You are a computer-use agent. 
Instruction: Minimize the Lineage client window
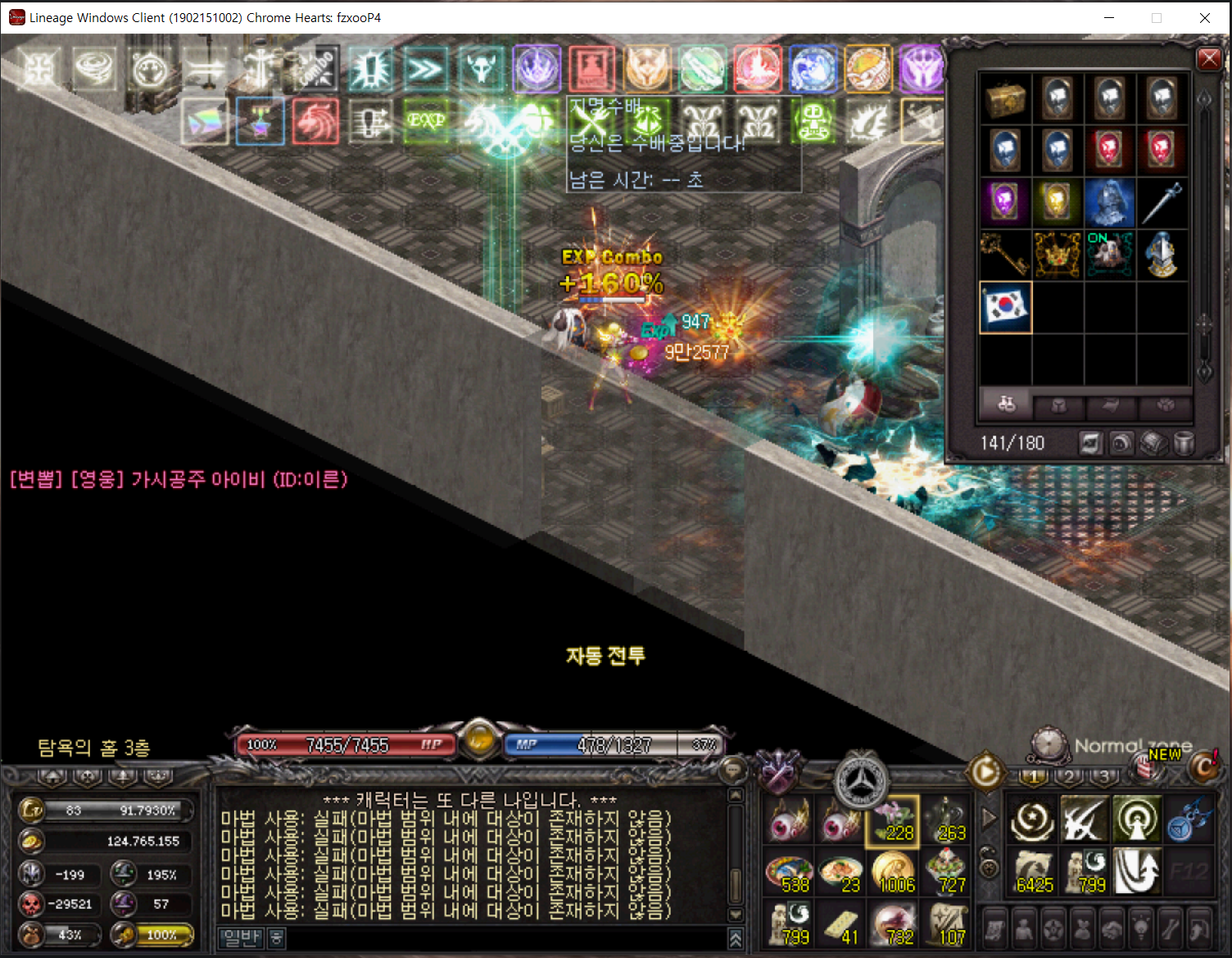(1109, 18)
